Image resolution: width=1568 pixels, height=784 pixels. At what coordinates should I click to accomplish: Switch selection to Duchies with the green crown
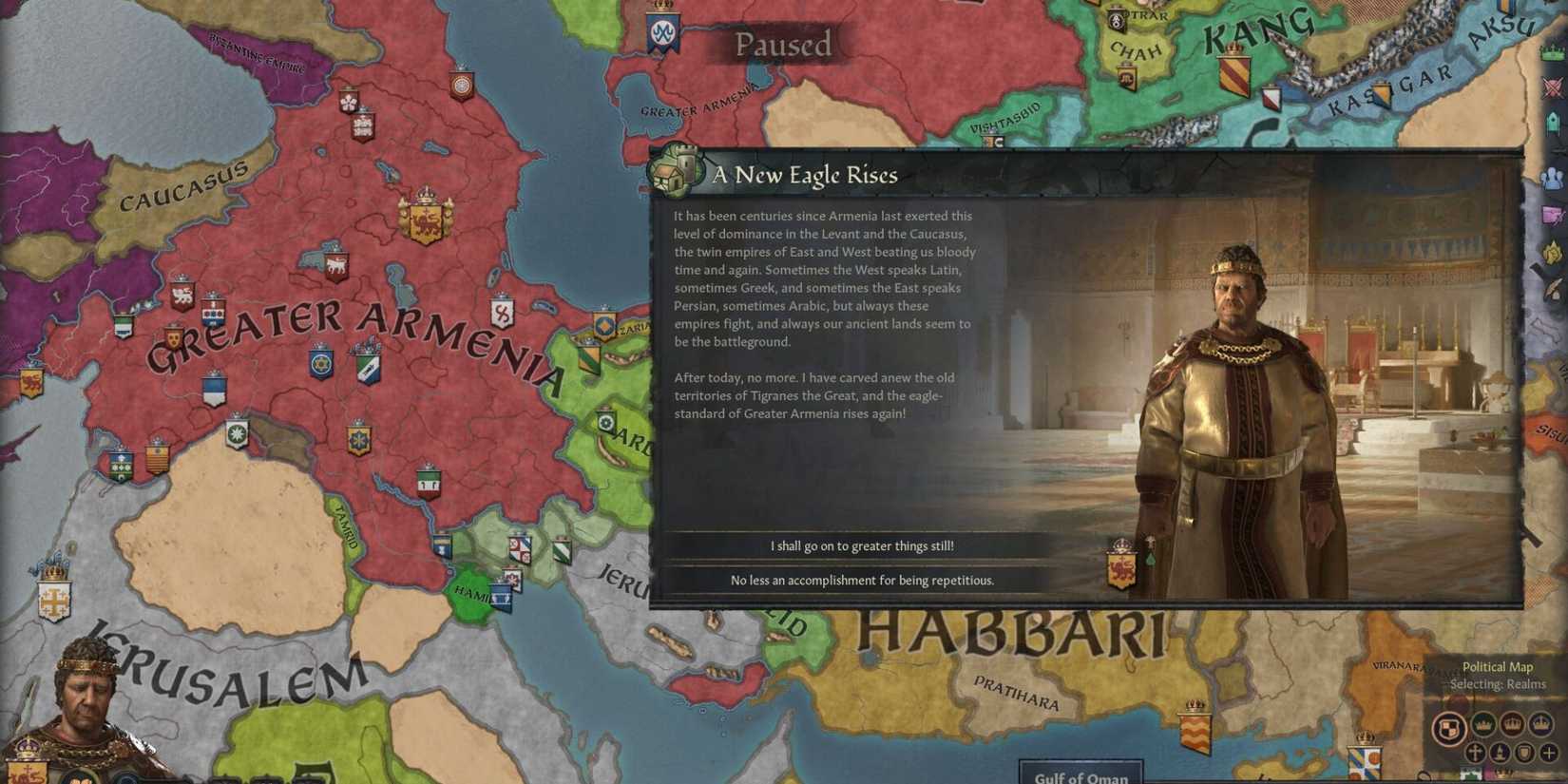(x=1482, y=724)
